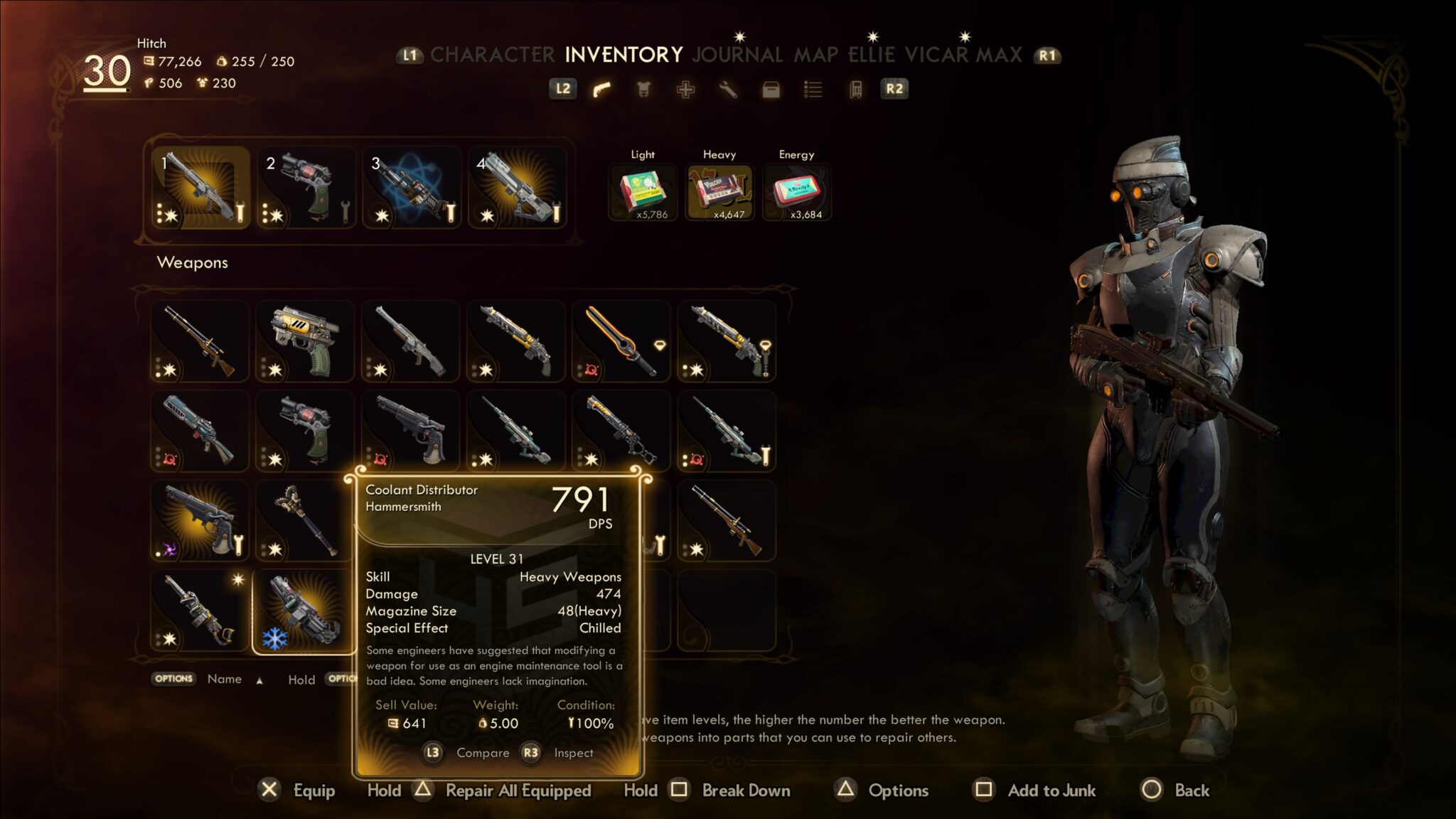Open the sorting Options pill next to Name
The width and height of the screenshot is (1456, 819).
tap(174, 679)
